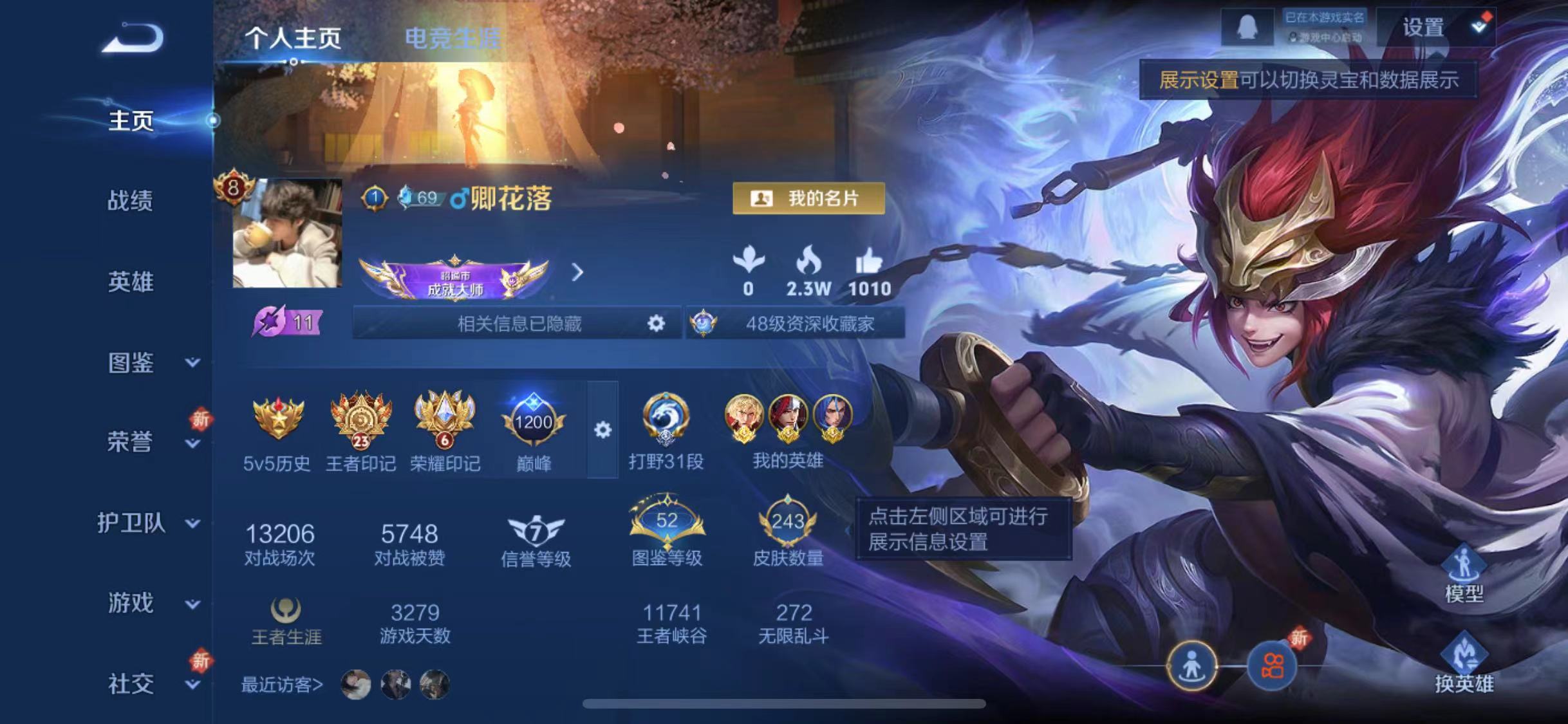Expand the 图鉴 sidebar section
Viewport: 1568px width, 724px height.
pos(133,362)
